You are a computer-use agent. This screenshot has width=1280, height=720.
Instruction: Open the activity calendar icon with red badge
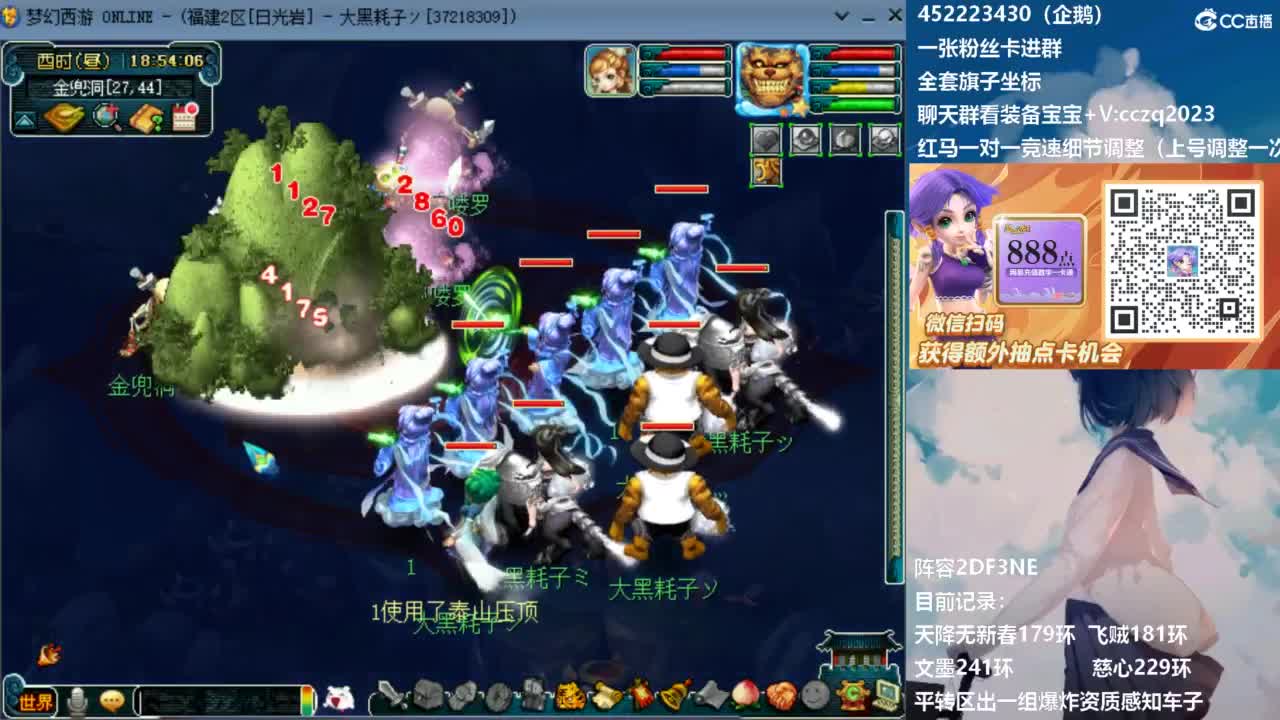pyautogui.click(x=183, y=117)
